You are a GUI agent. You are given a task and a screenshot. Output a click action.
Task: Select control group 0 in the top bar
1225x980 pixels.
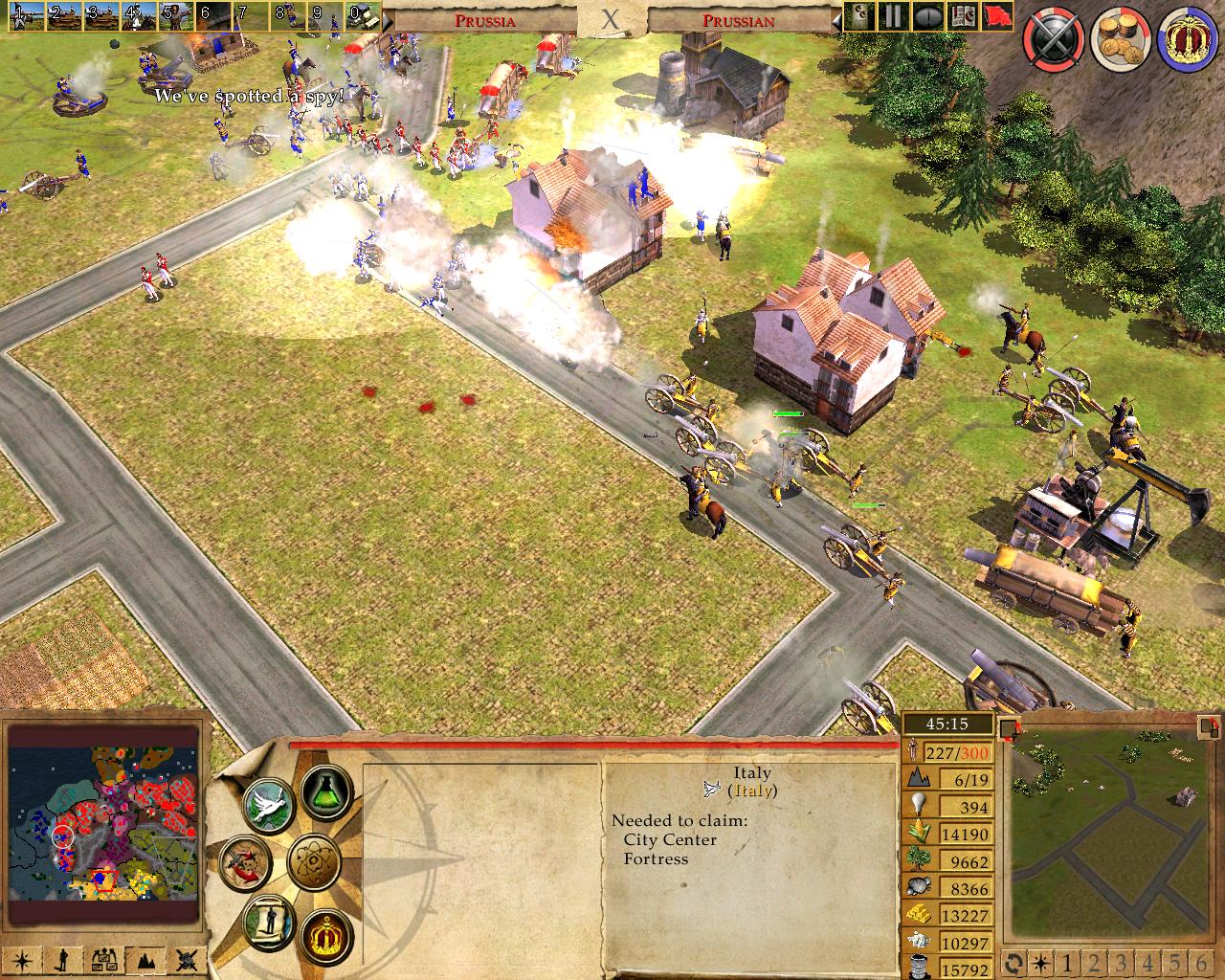[362, 14]
